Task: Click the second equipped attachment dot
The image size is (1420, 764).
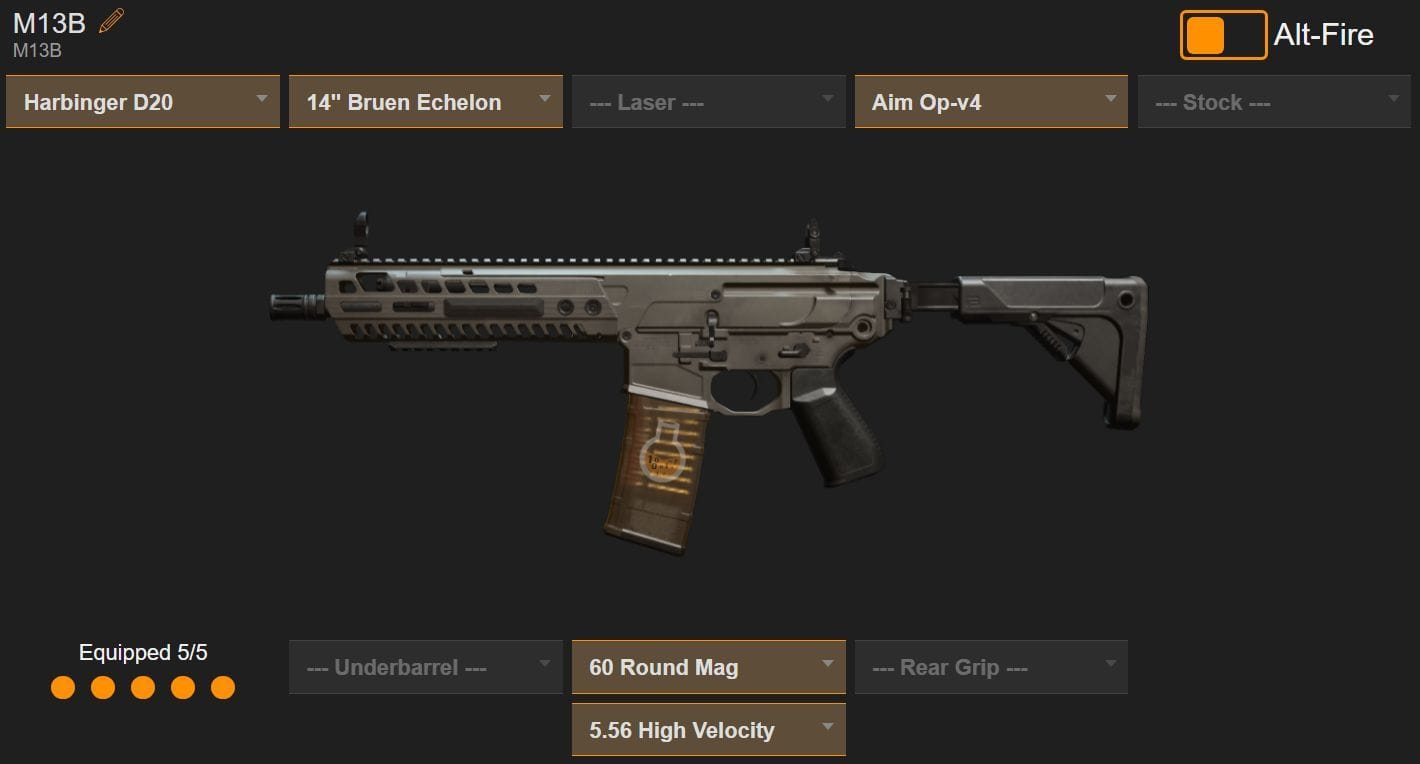Action: point(103,688)
